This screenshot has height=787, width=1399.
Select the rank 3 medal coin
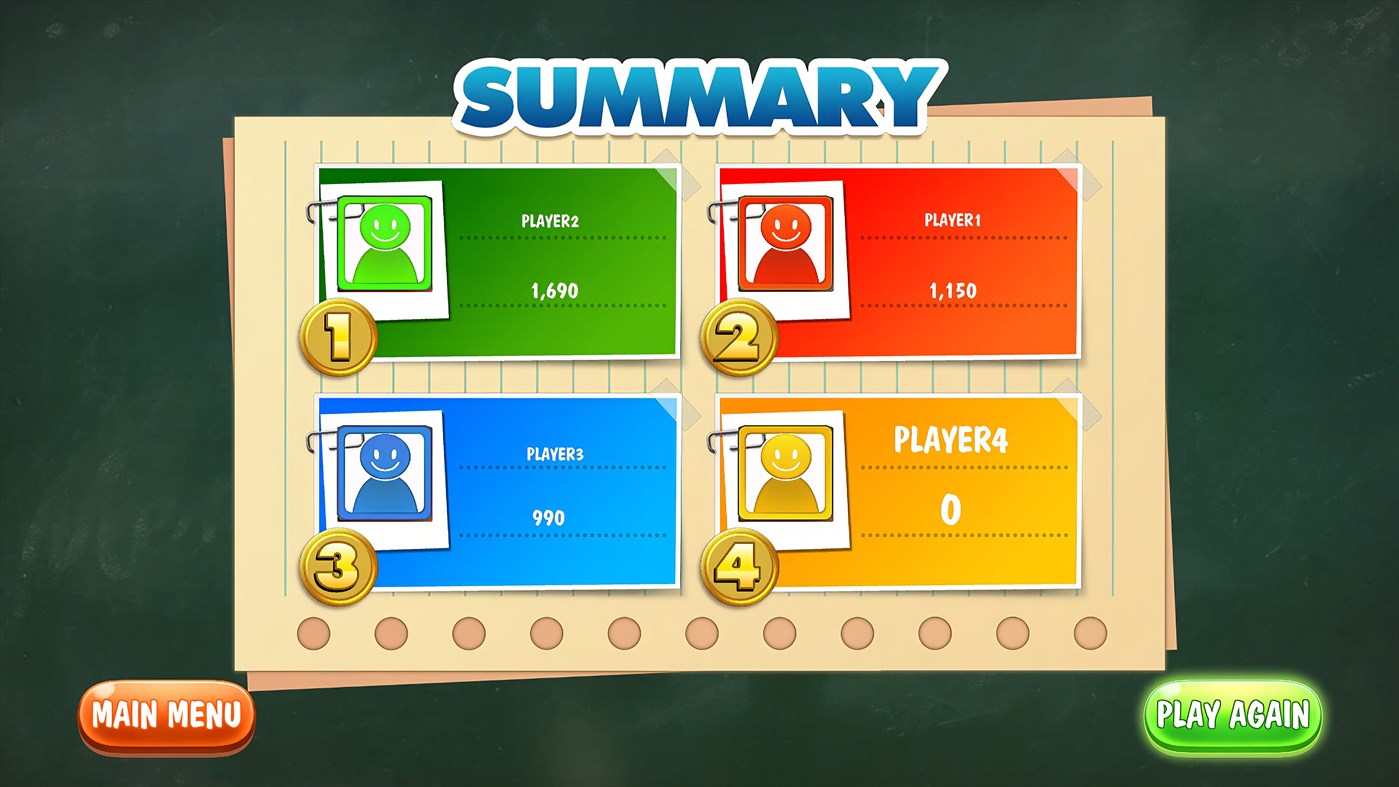pos(338,565)
